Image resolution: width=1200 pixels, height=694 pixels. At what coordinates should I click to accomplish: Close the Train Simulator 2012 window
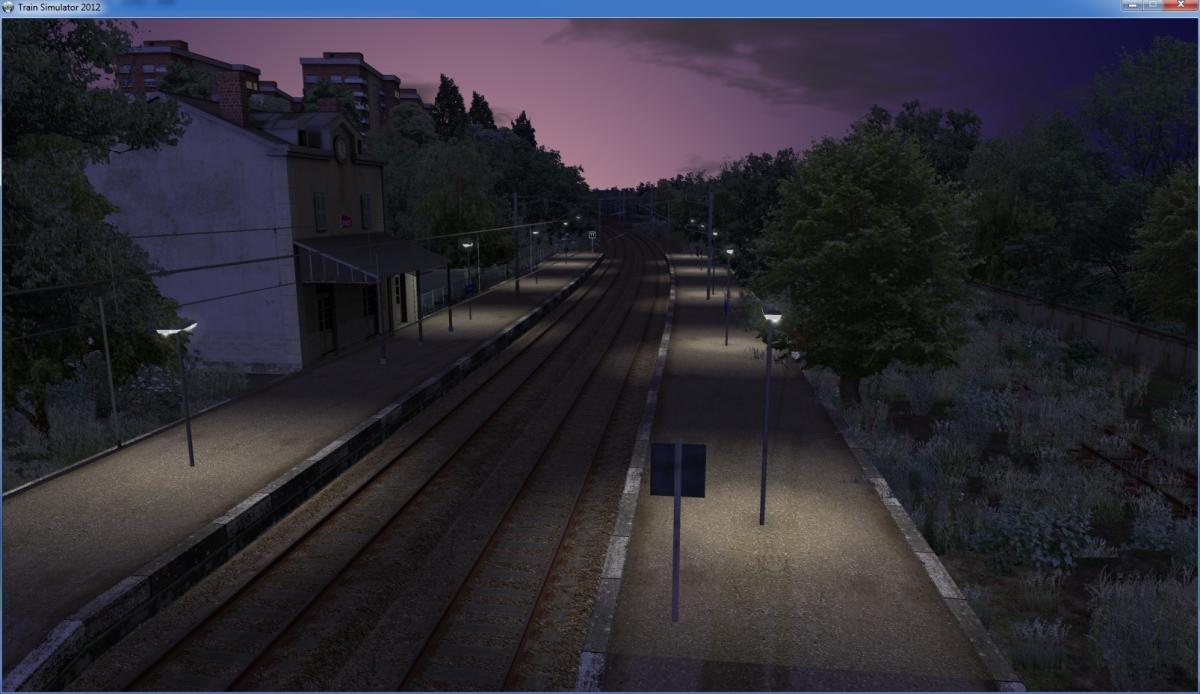point(1178,6)
